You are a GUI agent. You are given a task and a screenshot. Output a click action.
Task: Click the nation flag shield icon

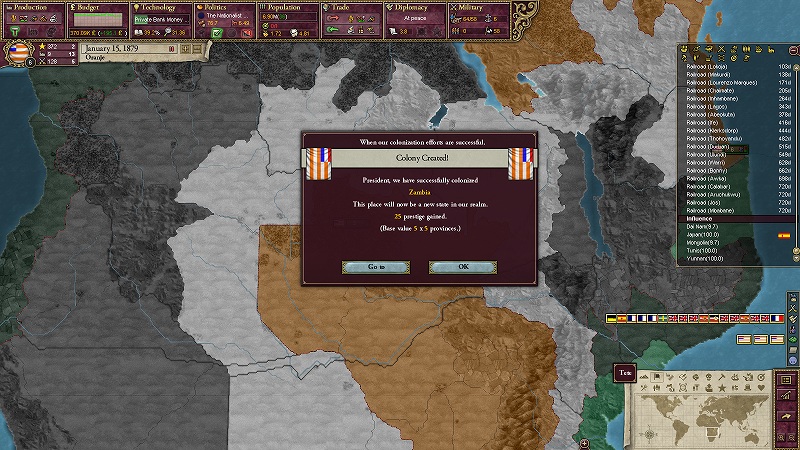[18, 53]
